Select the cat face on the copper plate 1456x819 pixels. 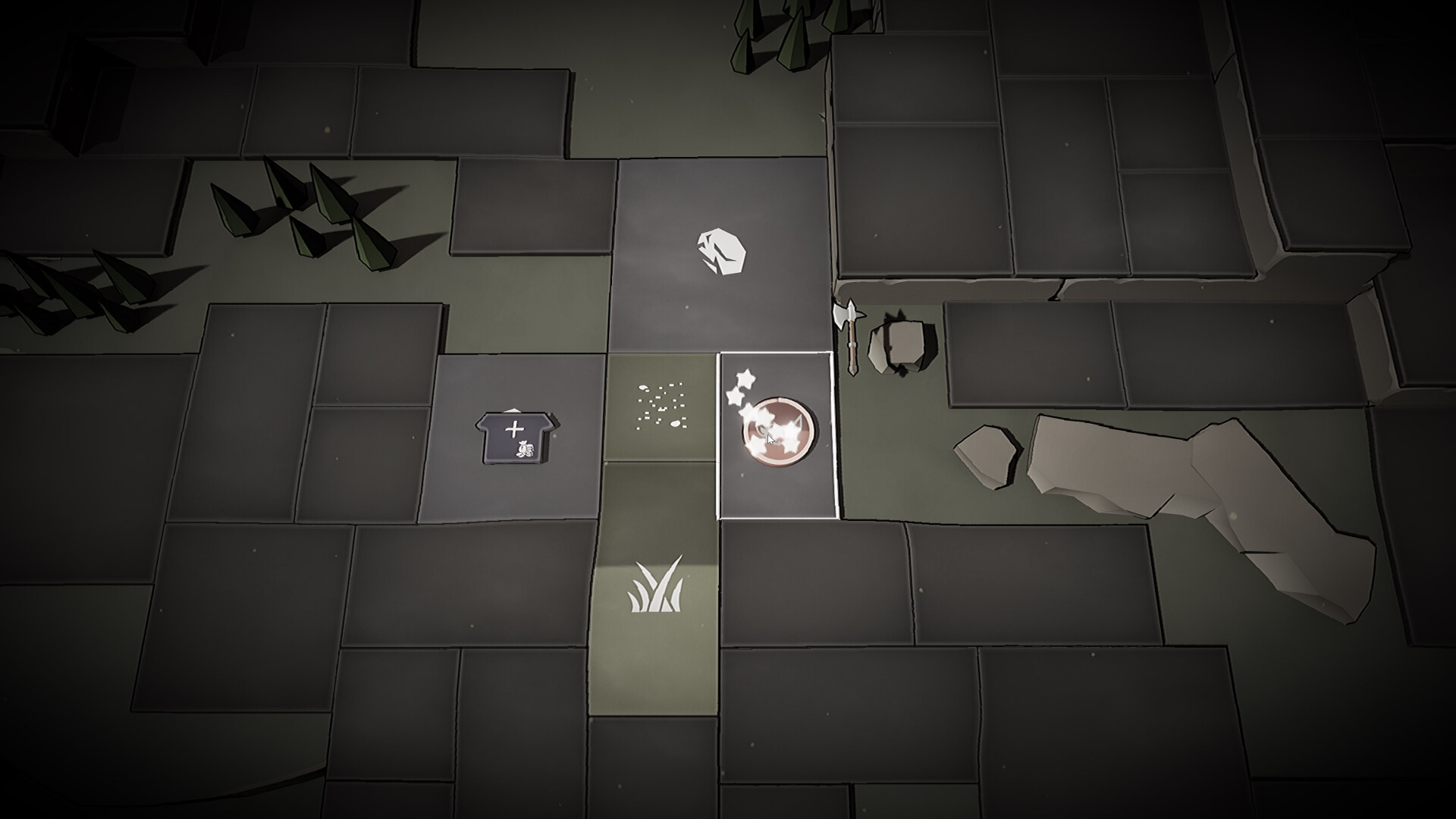pyautogui.click(x=777, y=429)
